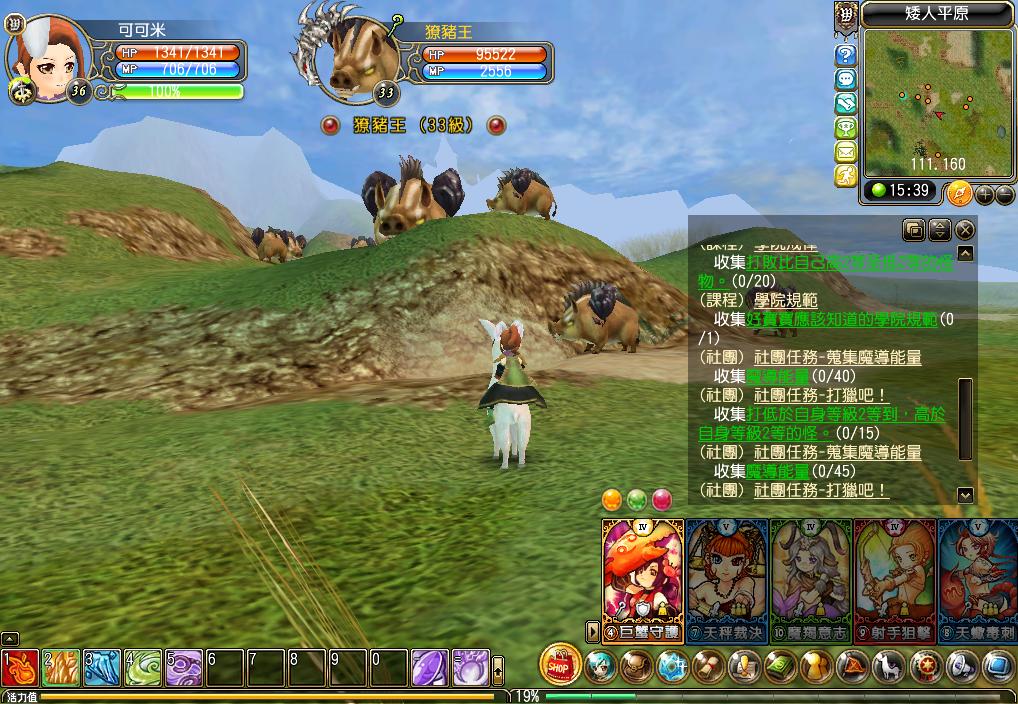Open the orange compass button by the minimap
Screen dimensions: 1018x704
(958, 191)
